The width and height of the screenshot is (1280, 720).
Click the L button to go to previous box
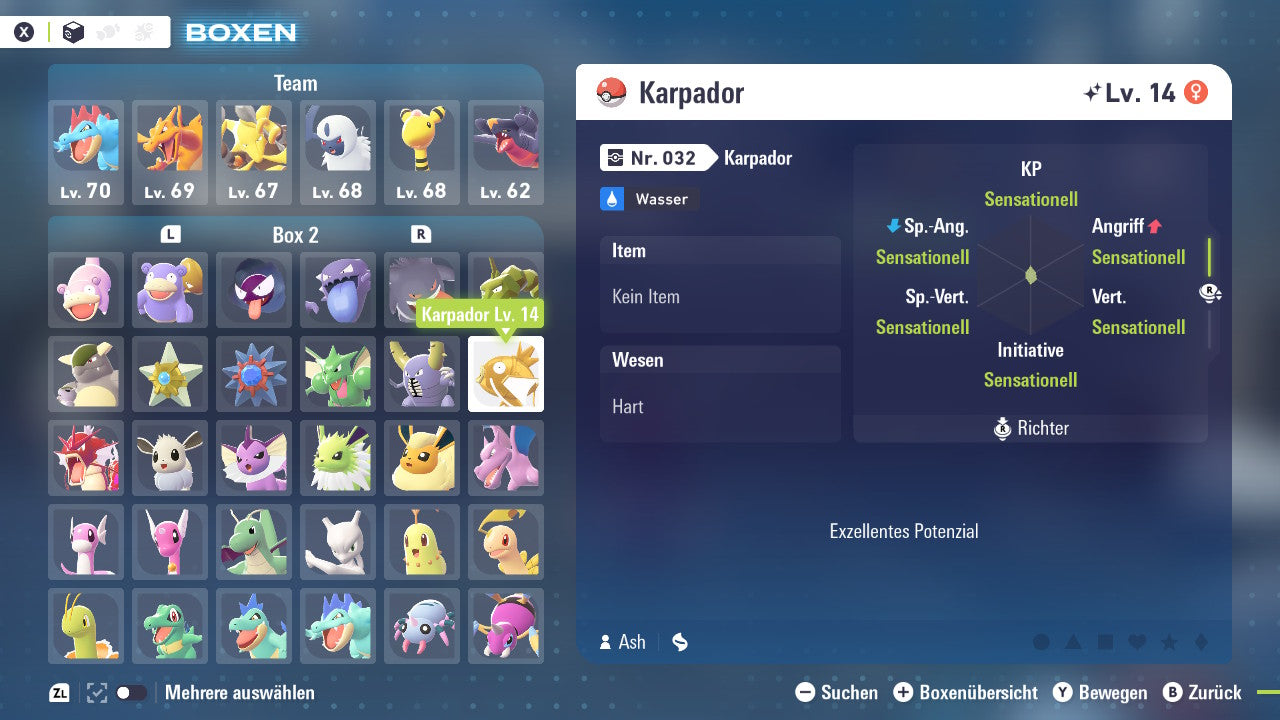(x=170, y=235)
